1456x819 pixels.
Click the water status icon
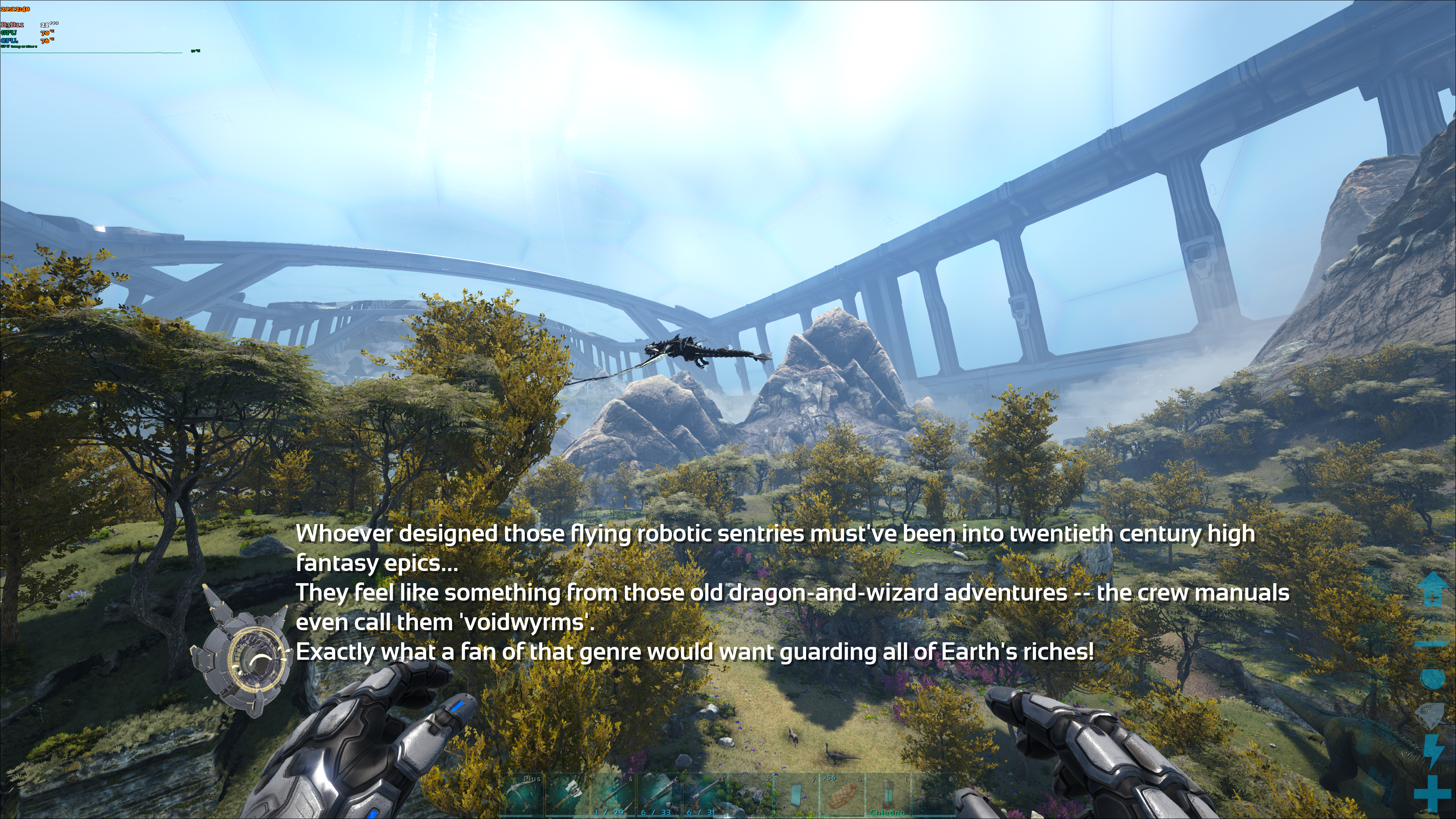coord(1433,678)
